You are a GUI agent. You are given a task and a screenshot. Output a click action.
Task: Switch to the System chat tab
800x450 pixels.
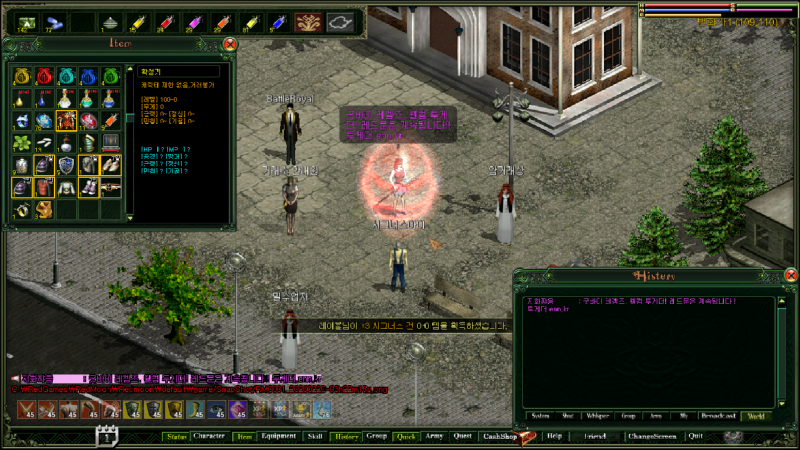point(540,416)
